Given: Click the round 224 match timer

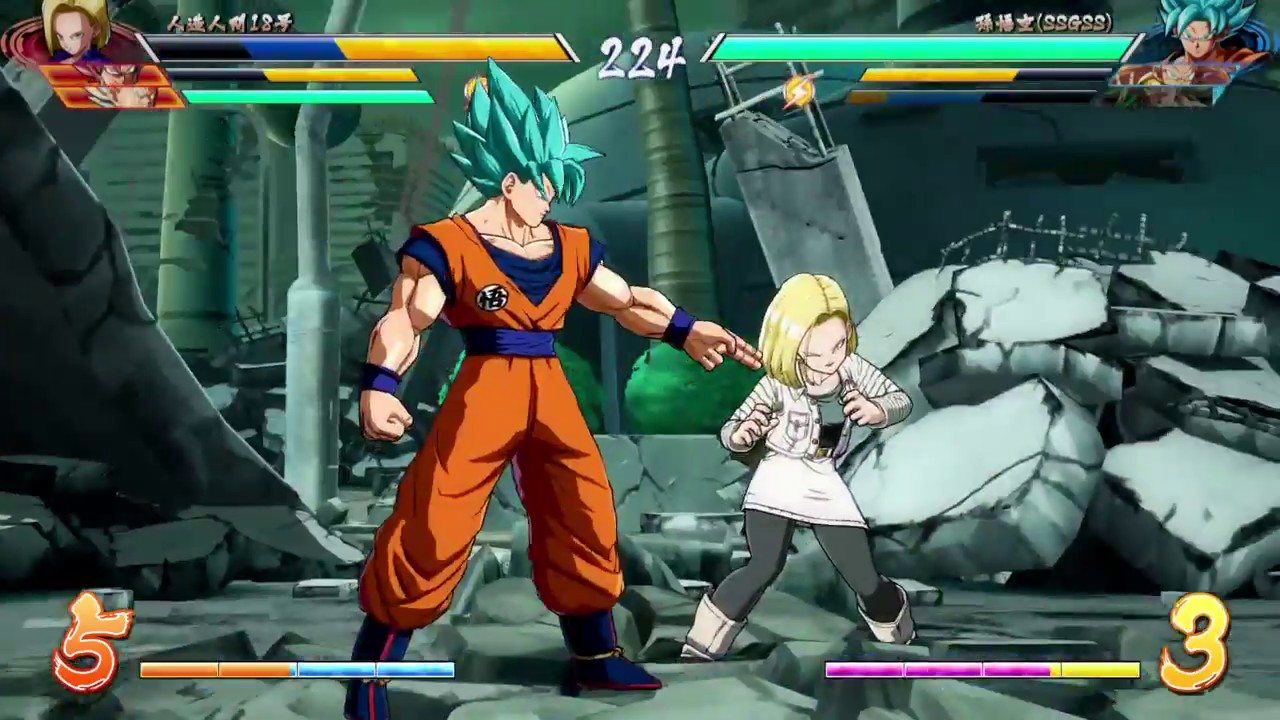Looking at the screenshot, I should 640,58.
